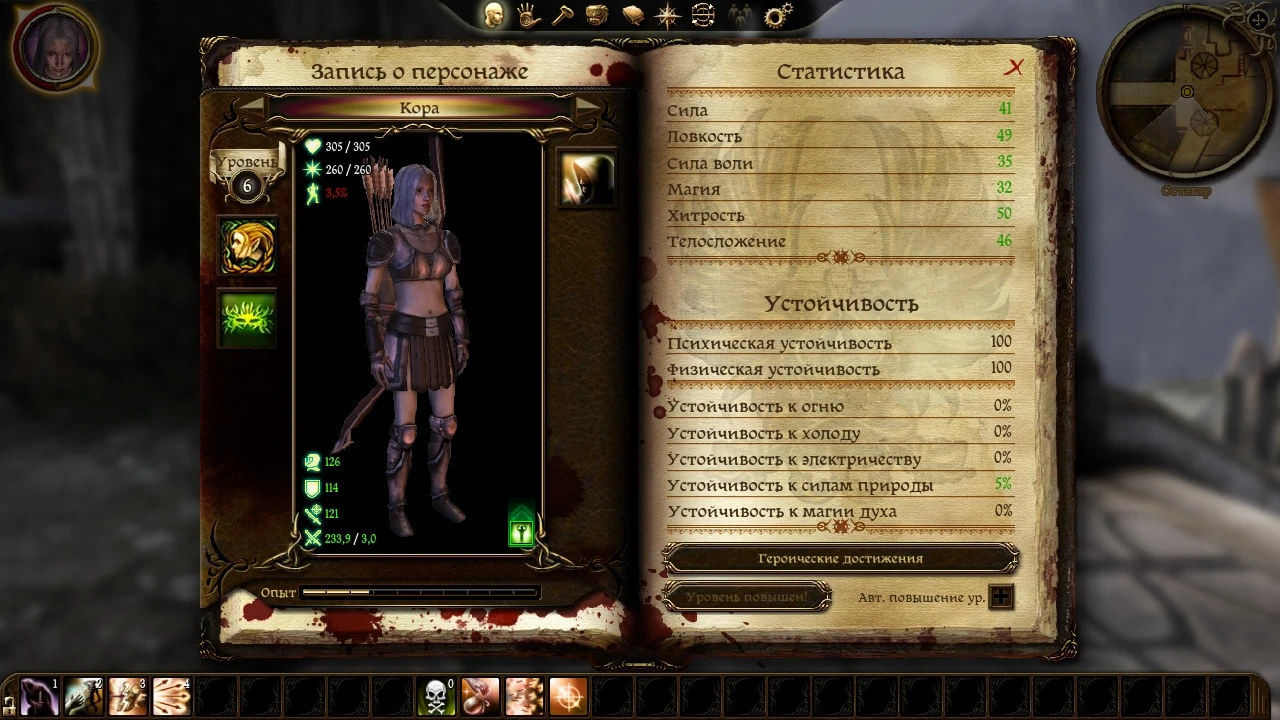Open the world map compass icon
The height and width of the screenshot is (720, 1280).
point(667,14)
